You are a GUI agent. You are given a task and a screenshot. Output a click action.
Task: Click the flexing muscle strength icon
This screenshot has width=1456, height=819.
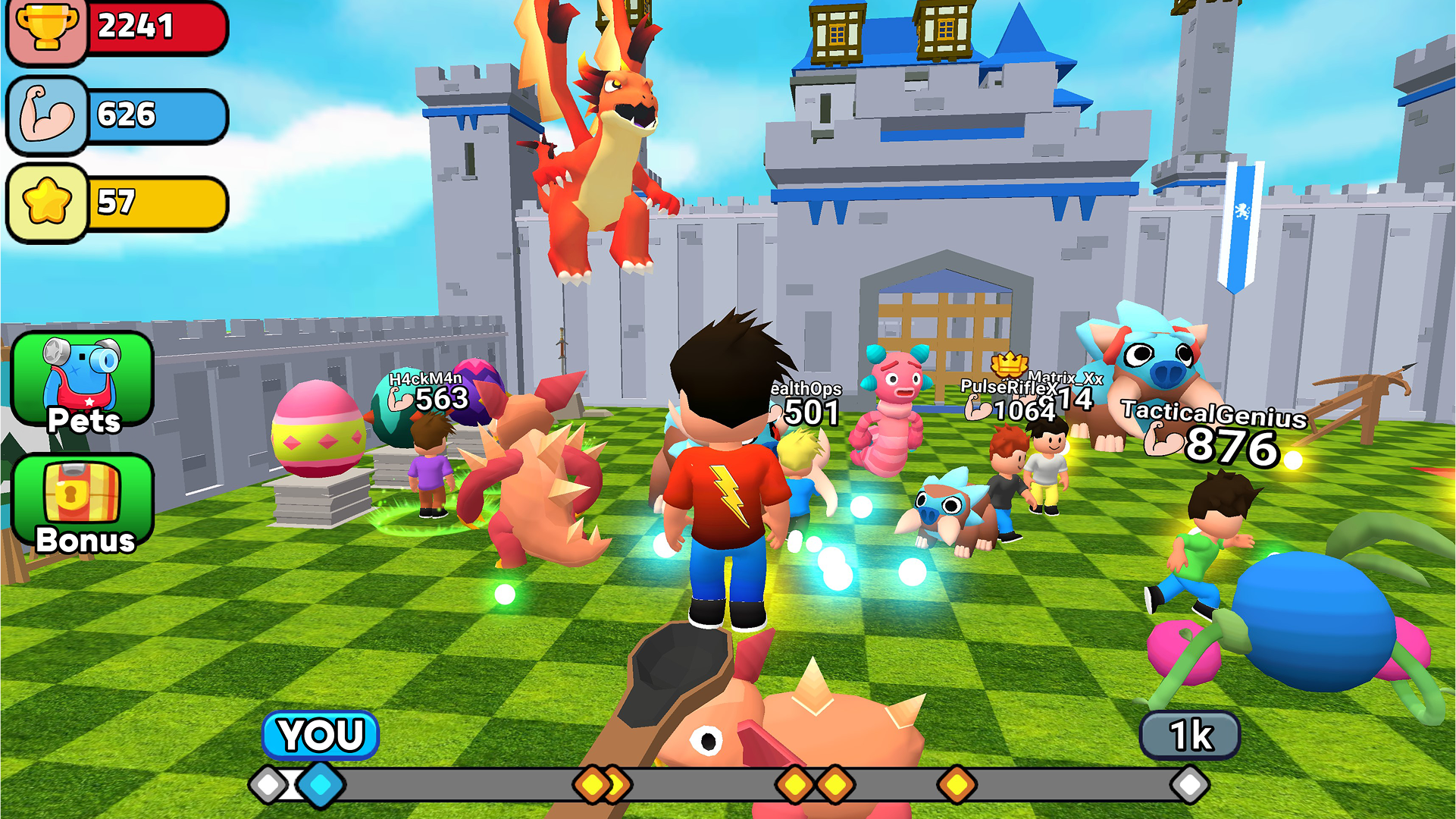[47, 115]
